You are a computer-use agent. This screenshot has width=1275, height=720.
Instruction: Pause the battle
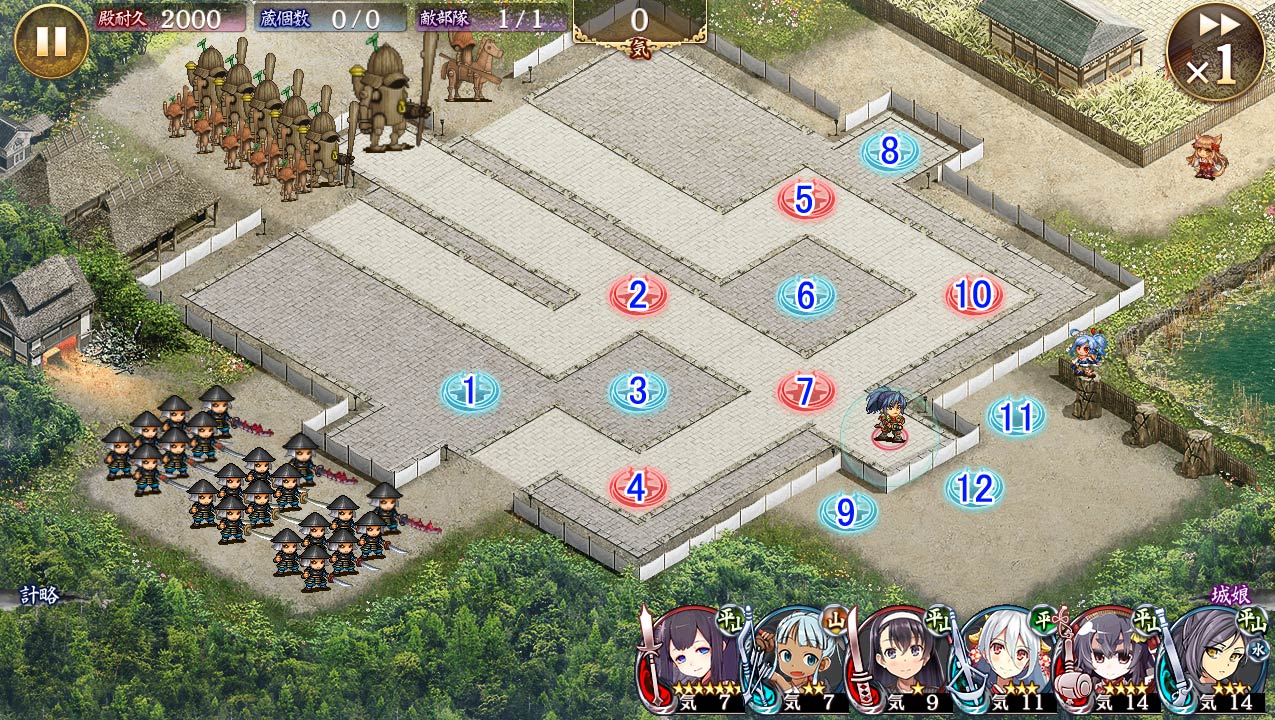(51, 41)
